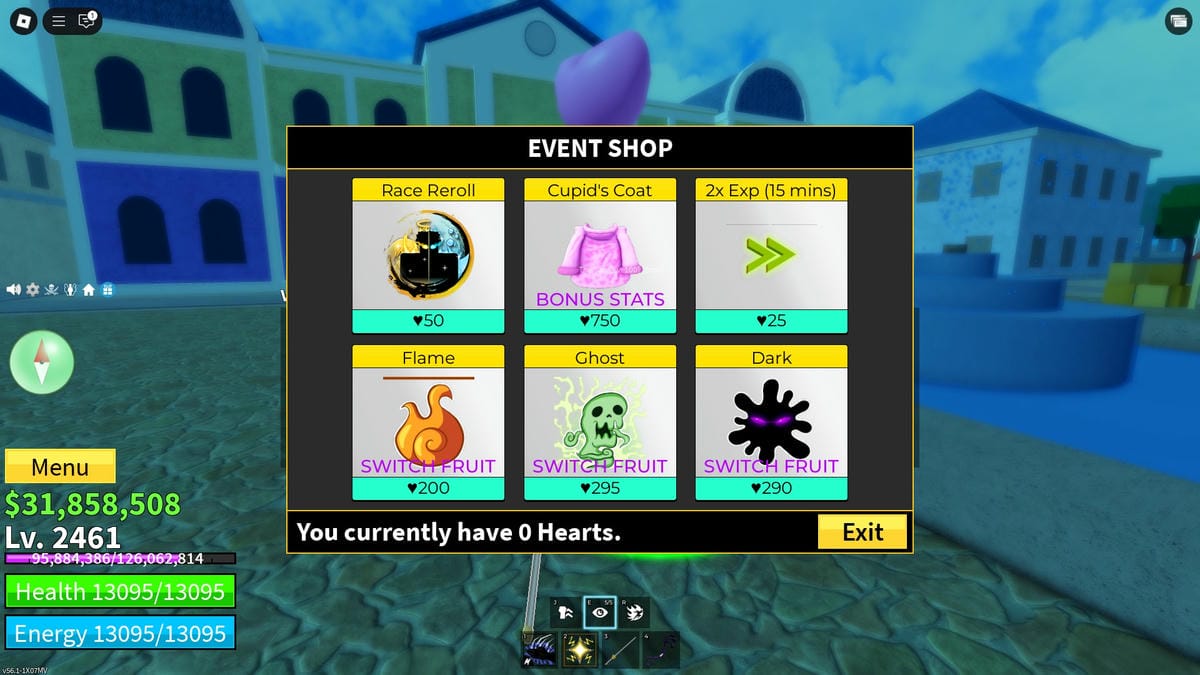The width and height of the screenshot is (1200, 675).
Task: Open the Roblox chat with notification badge
Action: [x=87, y=20]
